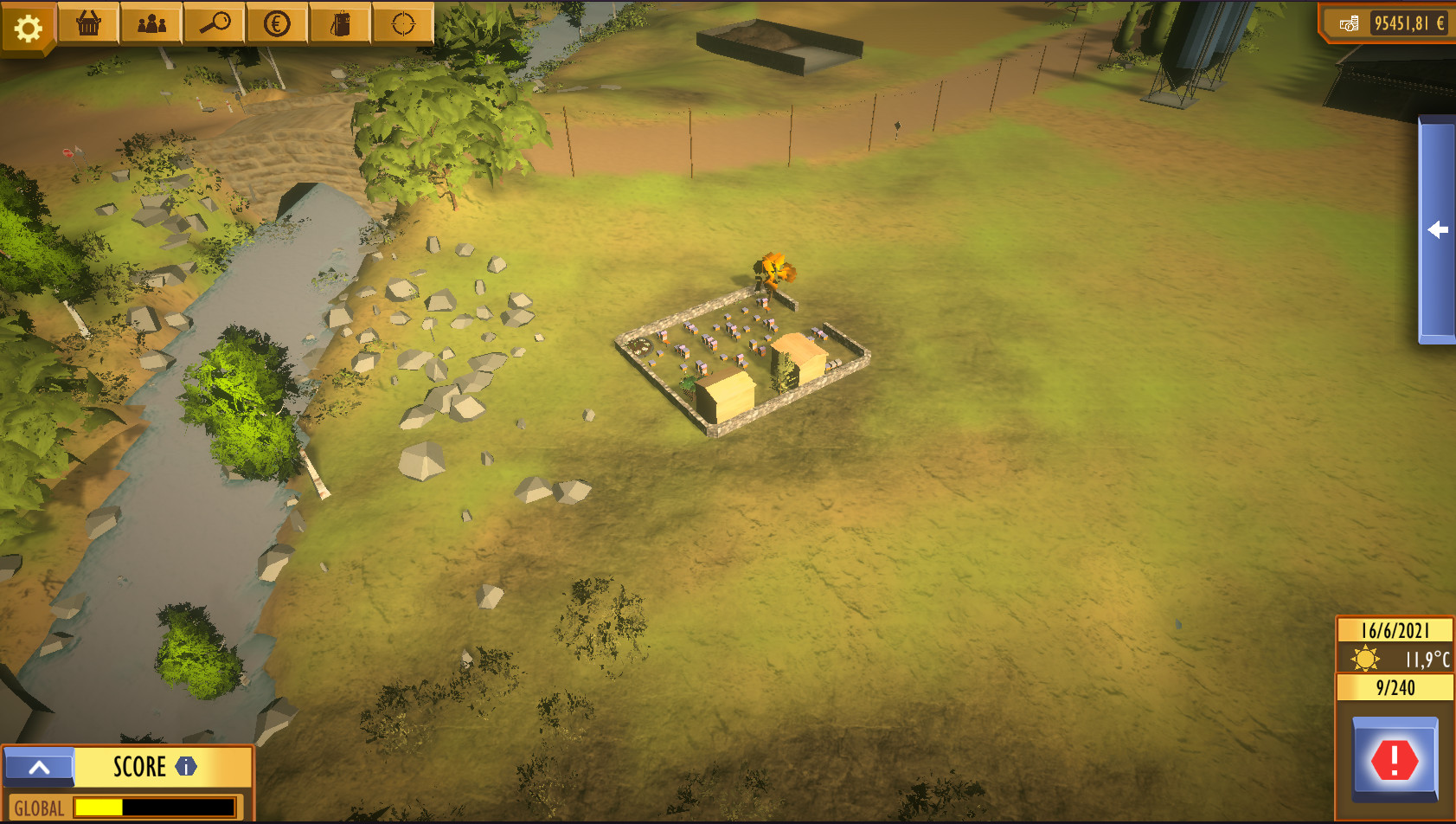Image resolution: width=1456 pixels, height=824 pixels.
Task: Click the weather sun icon
Action: click(x=1365, y=659)
